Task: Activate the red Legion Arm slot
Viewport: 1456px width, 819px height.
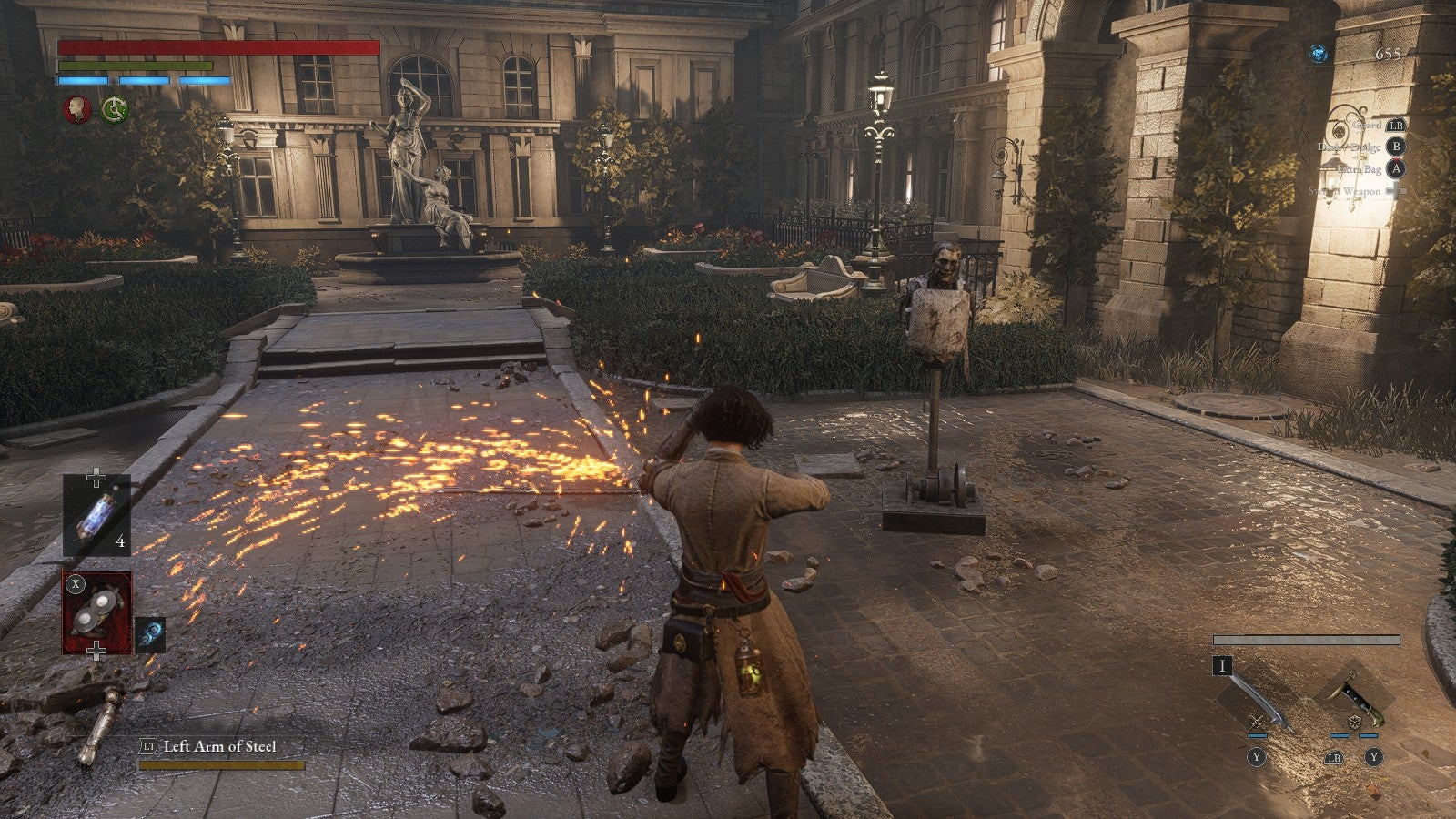Action: [96, 612]
